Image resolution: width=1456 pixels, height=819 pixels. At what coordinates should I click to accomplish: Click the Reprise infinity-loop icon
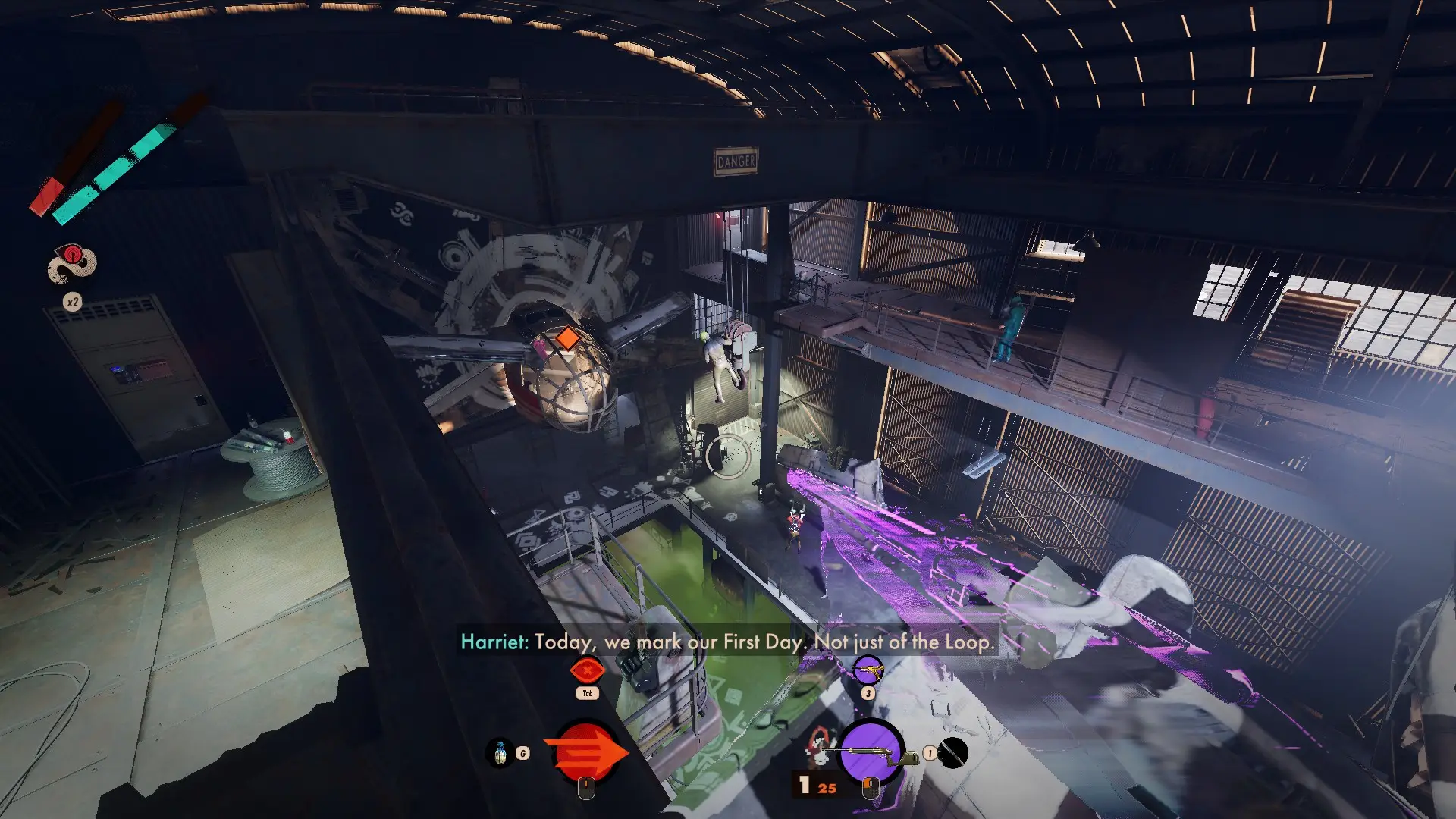[x=72, y=264]
